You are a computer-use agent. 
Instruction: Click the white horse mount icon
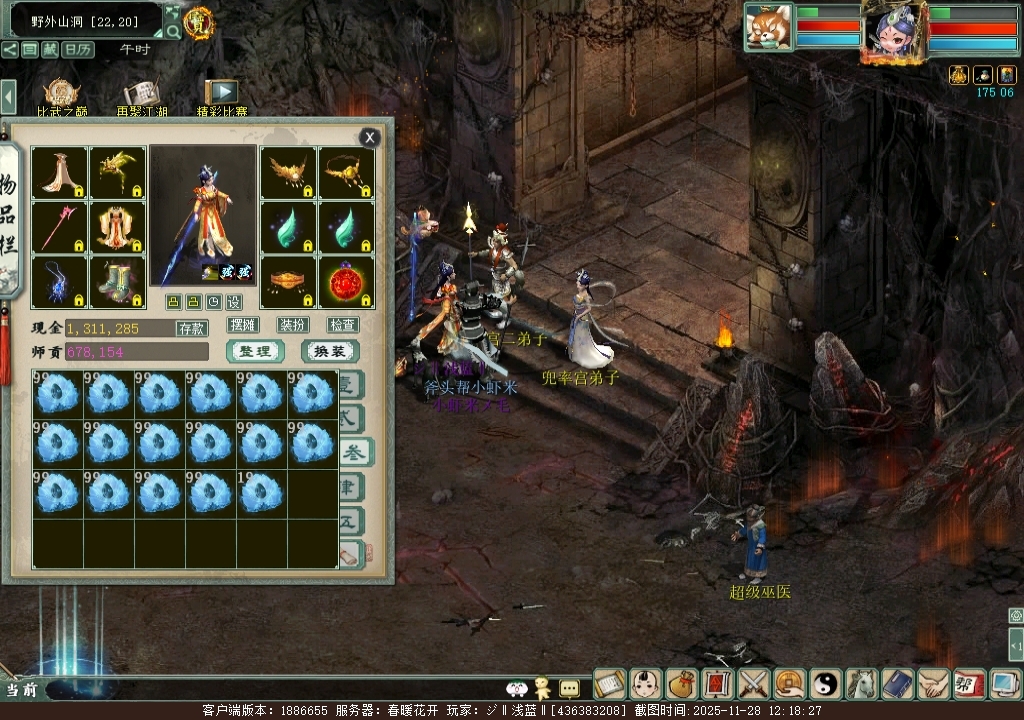pyautogui.click(x=862, y=684)
